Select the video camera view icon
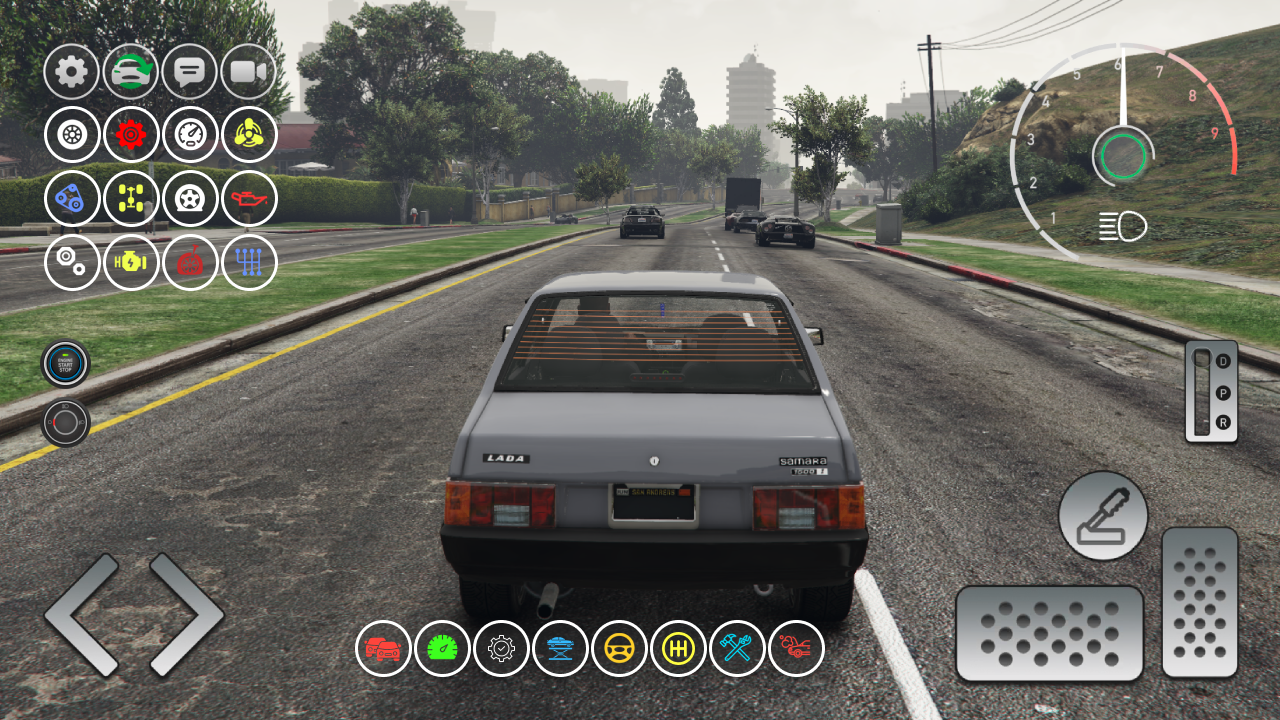The image size is (1280, 720). click(249, 72)
